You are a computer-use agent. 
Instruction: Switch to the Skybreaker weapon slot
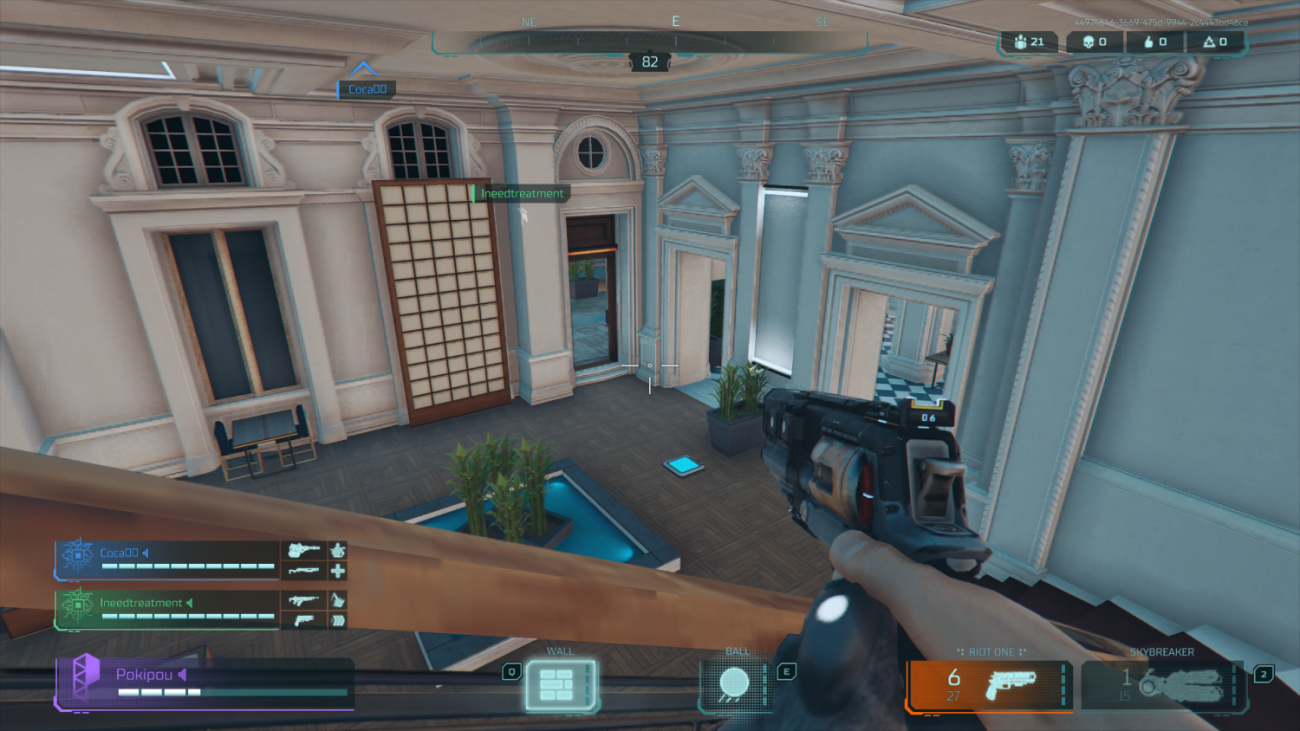1163,686
